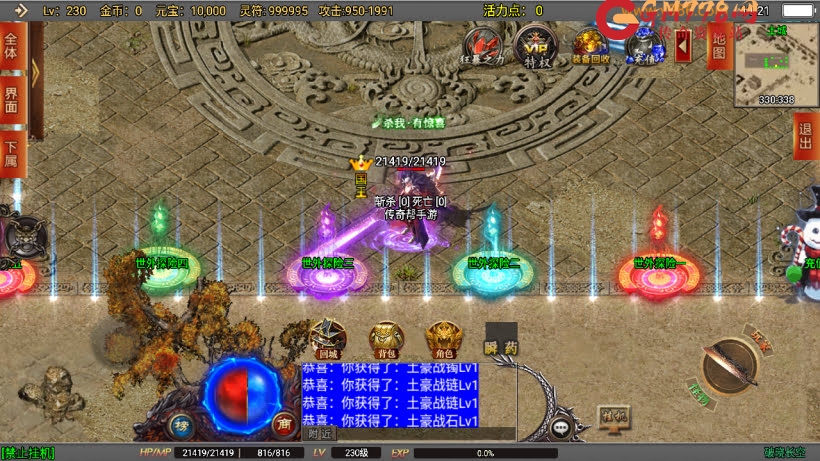
Task: Use the 回城 return-to-town icon
Action: pos(328,340)
